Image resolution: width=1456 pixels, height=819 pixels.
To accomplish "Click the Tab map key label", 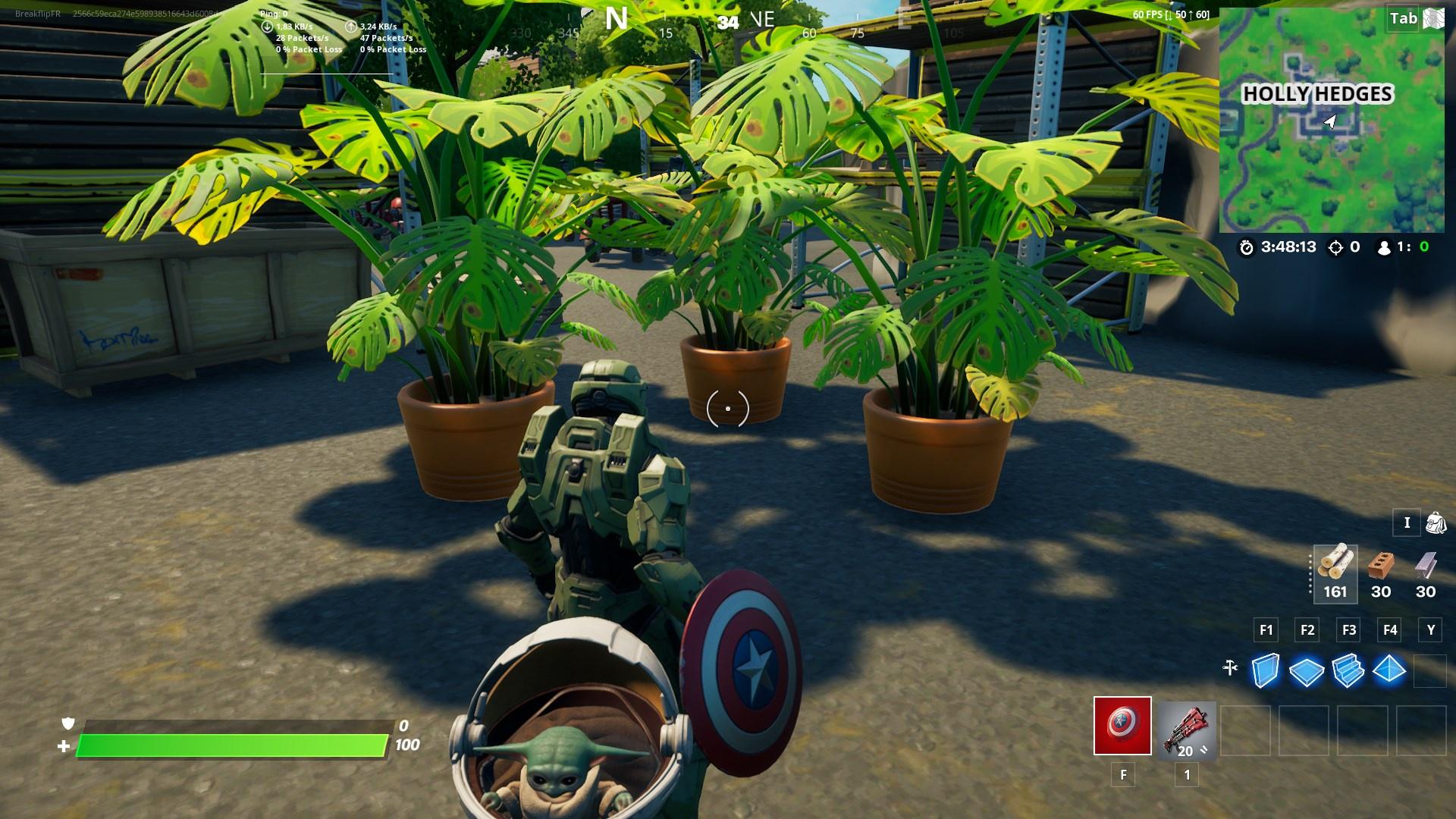I will point(1404,19).
